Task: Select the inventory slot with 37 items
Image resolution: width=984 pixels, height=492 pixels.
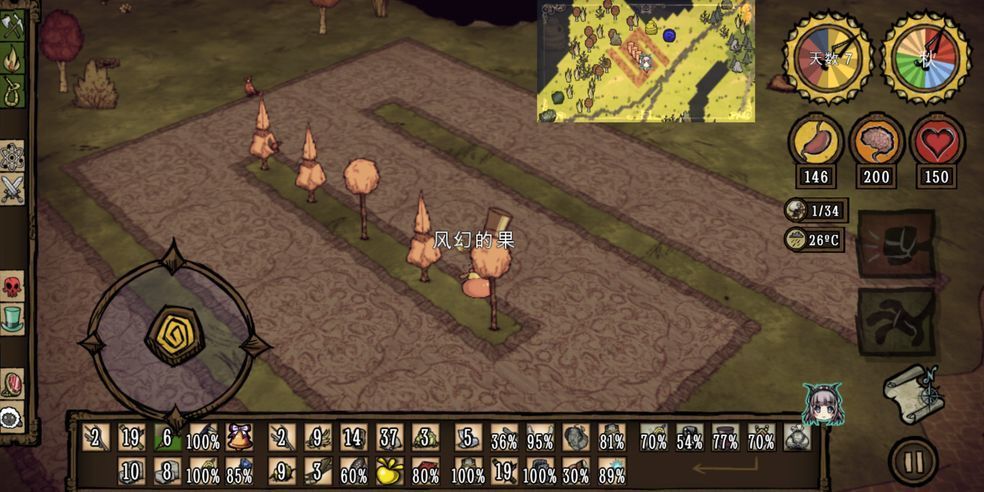Action: tap(388, 438)
